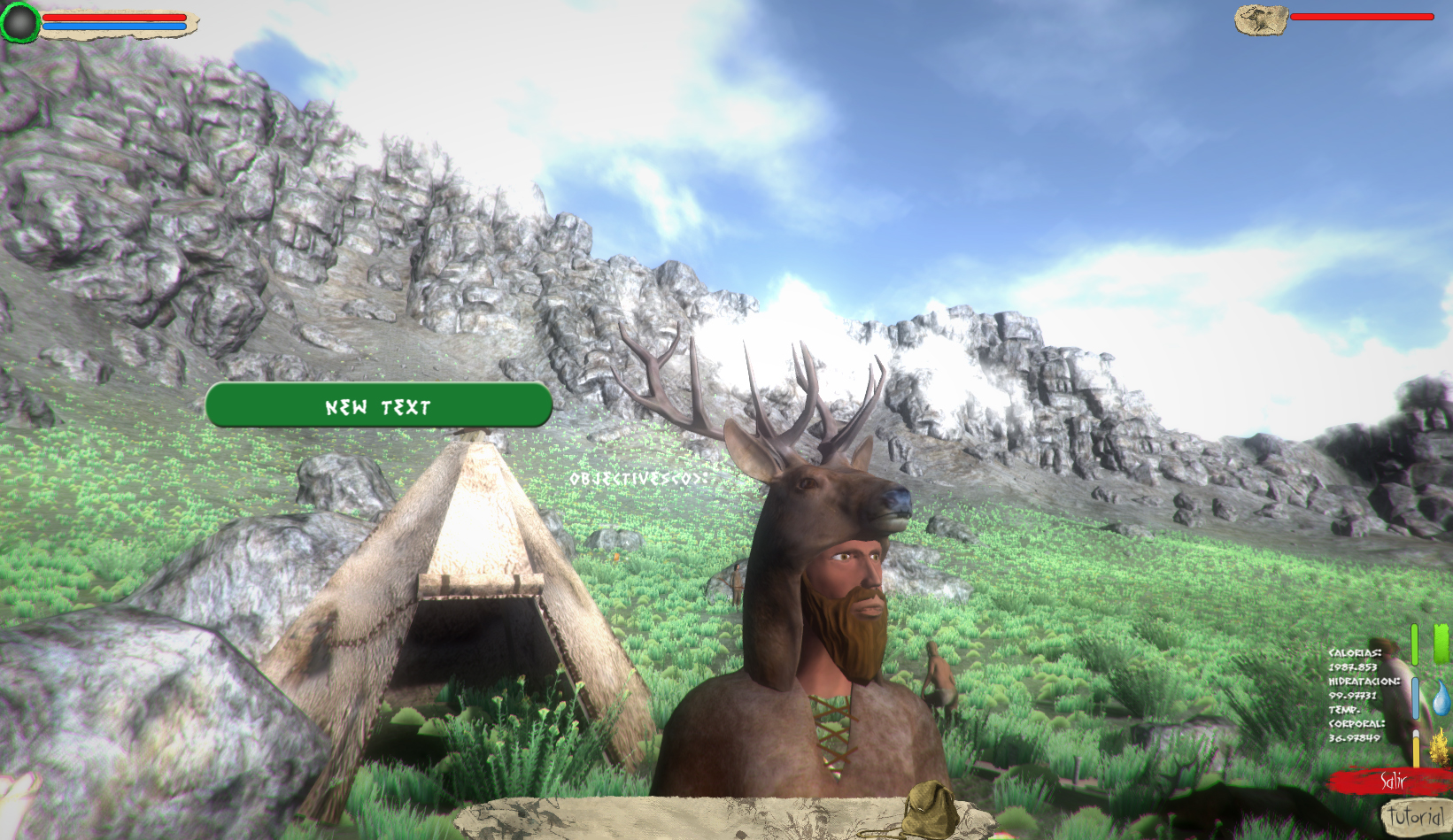Open the Tutorial
Viewport: 1453px width, 840px height.
(x=1415, y=816)
